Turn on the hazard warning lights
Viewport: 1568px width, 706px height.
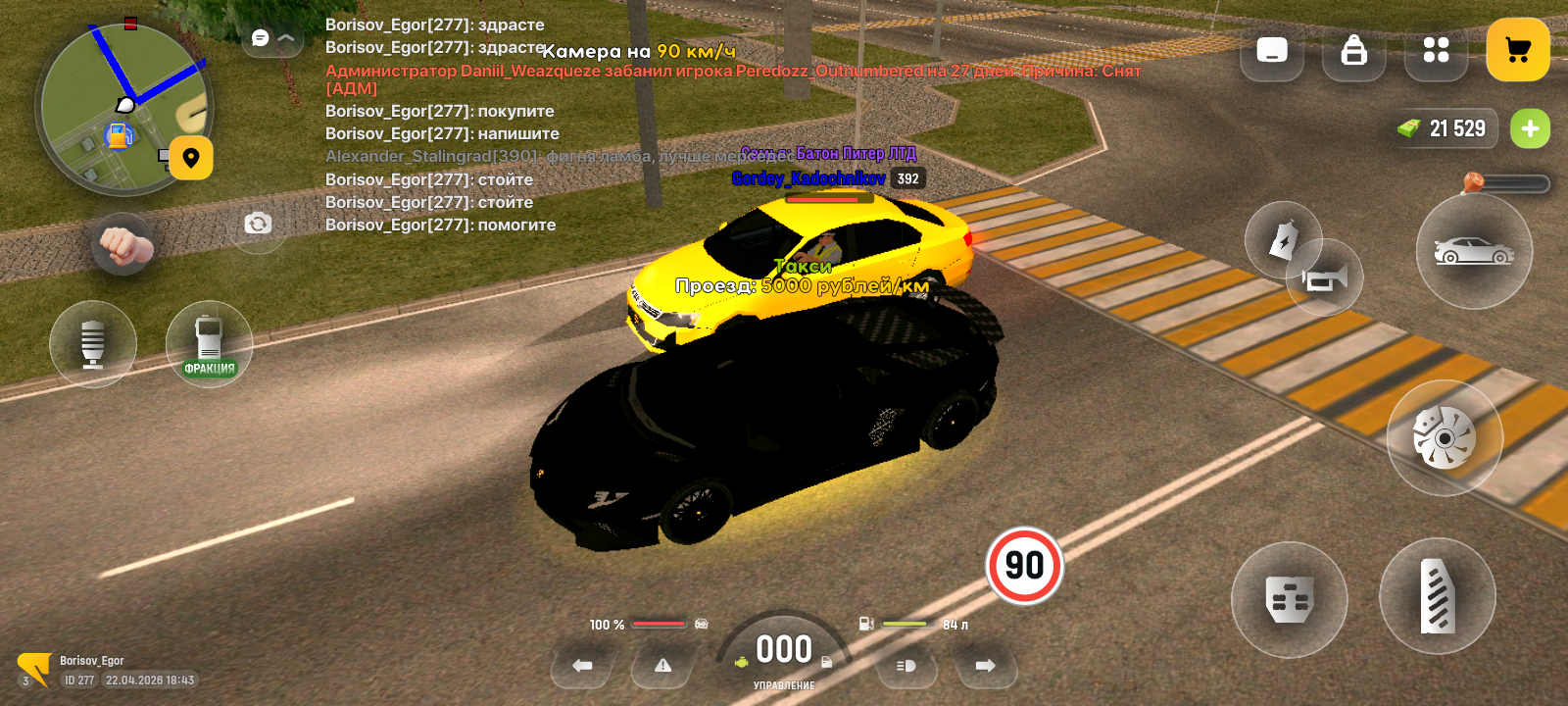click(663, 666)
